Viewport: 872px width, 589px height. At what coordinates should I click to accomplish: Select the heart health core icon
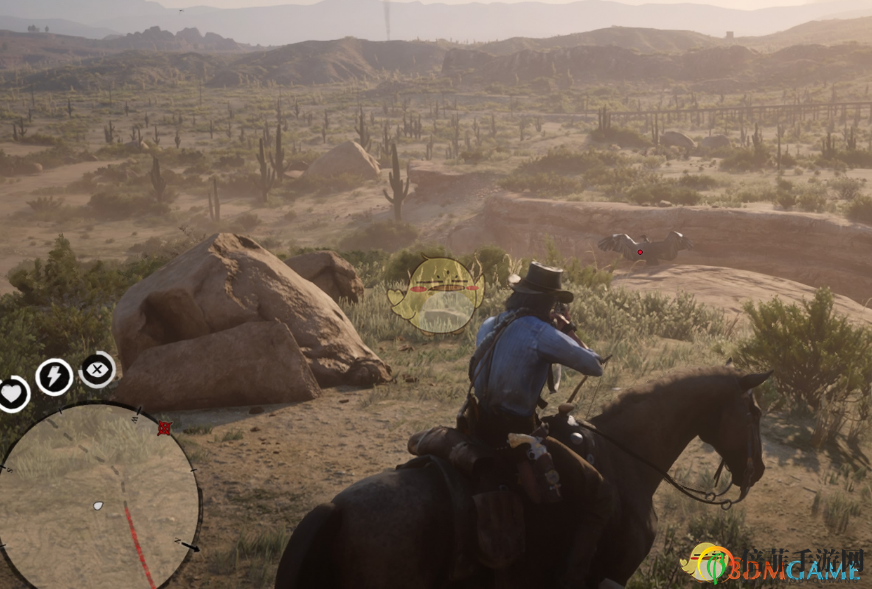[12, 393]
